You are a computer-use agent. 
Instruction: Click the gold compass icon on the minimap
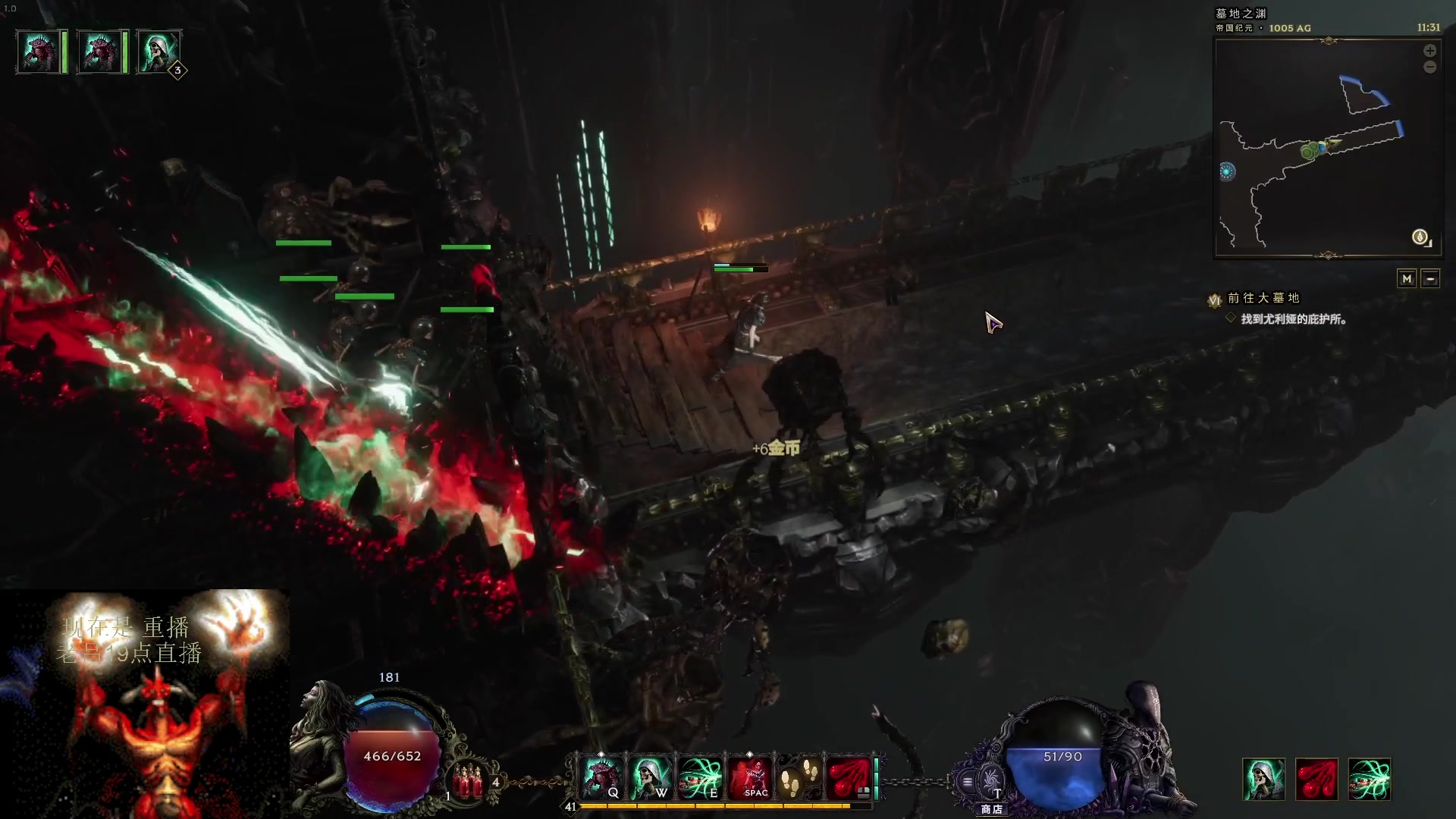pyautogui.click(x=1420, y=237)
